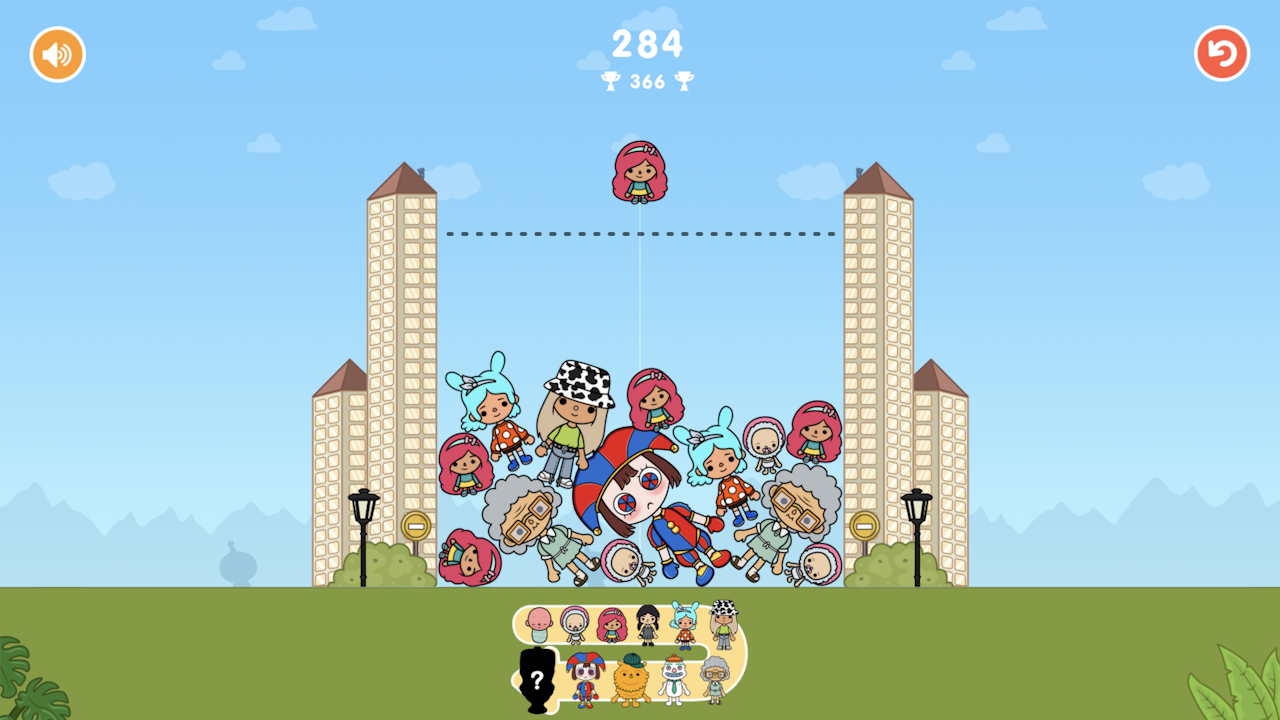The height and width of the screenshot is (720, 1280).
Task: Toggle the sound on or off
Action: [x=56, y=54]
